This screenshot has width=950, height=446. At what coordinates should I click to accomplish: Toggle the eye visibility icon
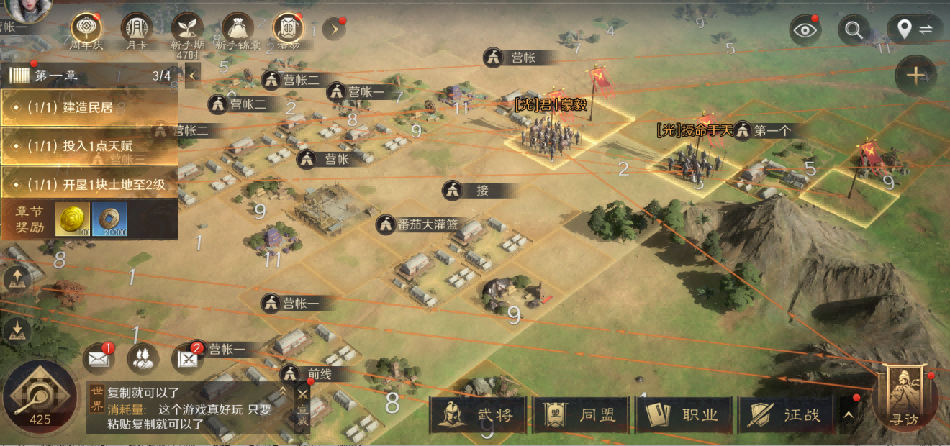coord(804,30)
